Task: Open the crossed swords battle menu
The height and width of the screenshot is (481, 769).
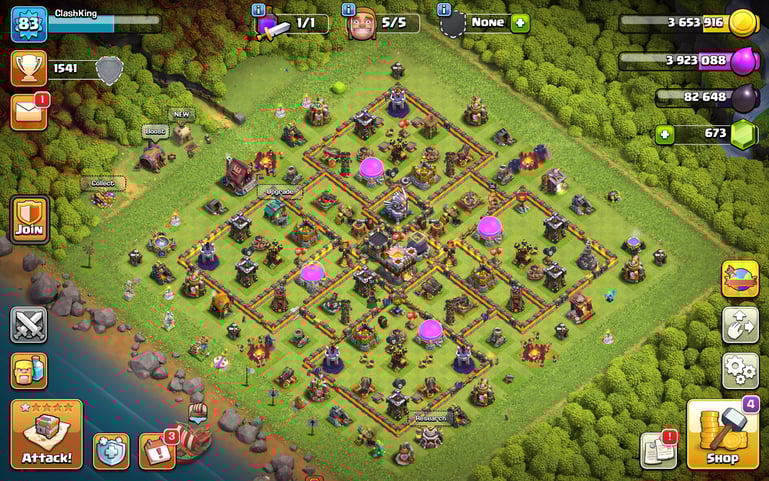Action: [29, 325]
